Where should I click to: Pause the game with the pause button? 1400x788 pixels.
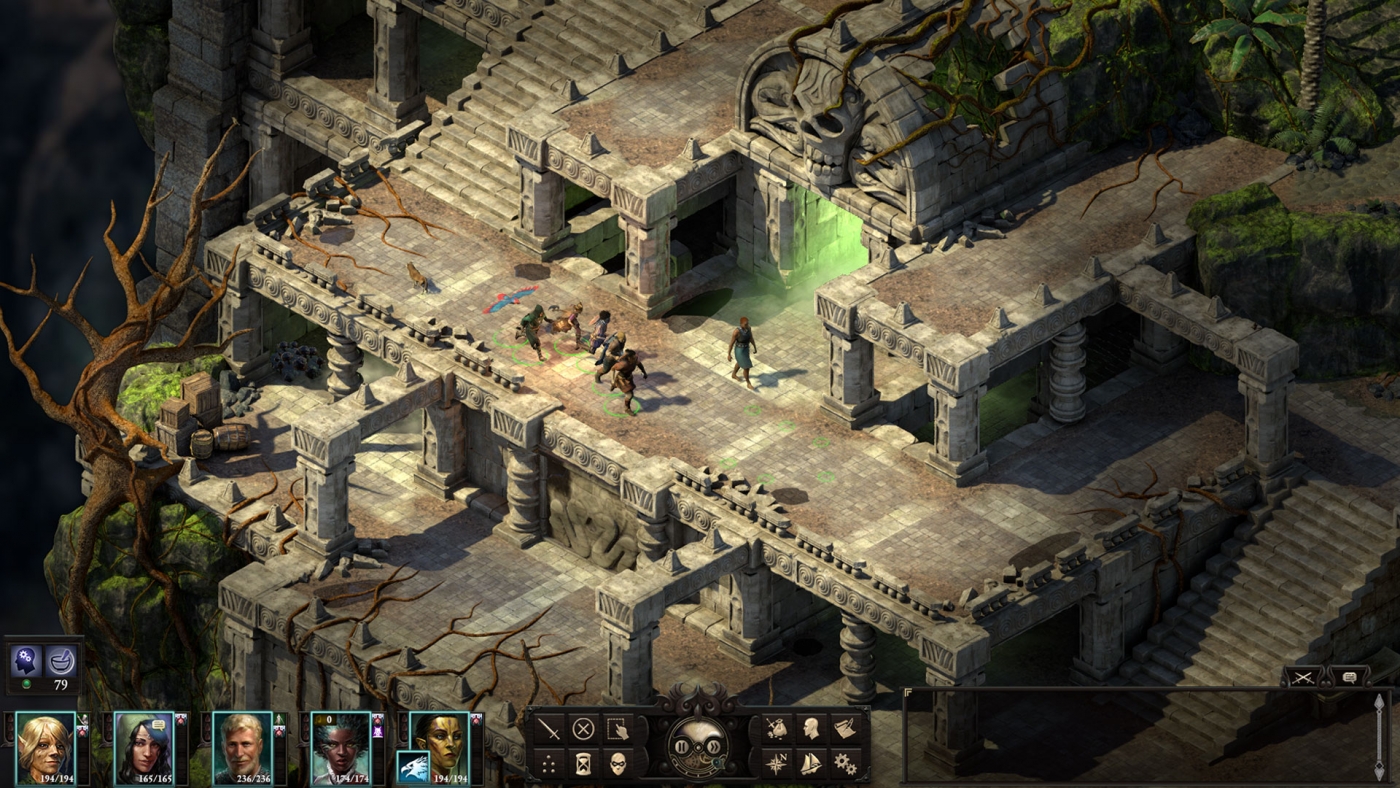click(x=680, y=746)
